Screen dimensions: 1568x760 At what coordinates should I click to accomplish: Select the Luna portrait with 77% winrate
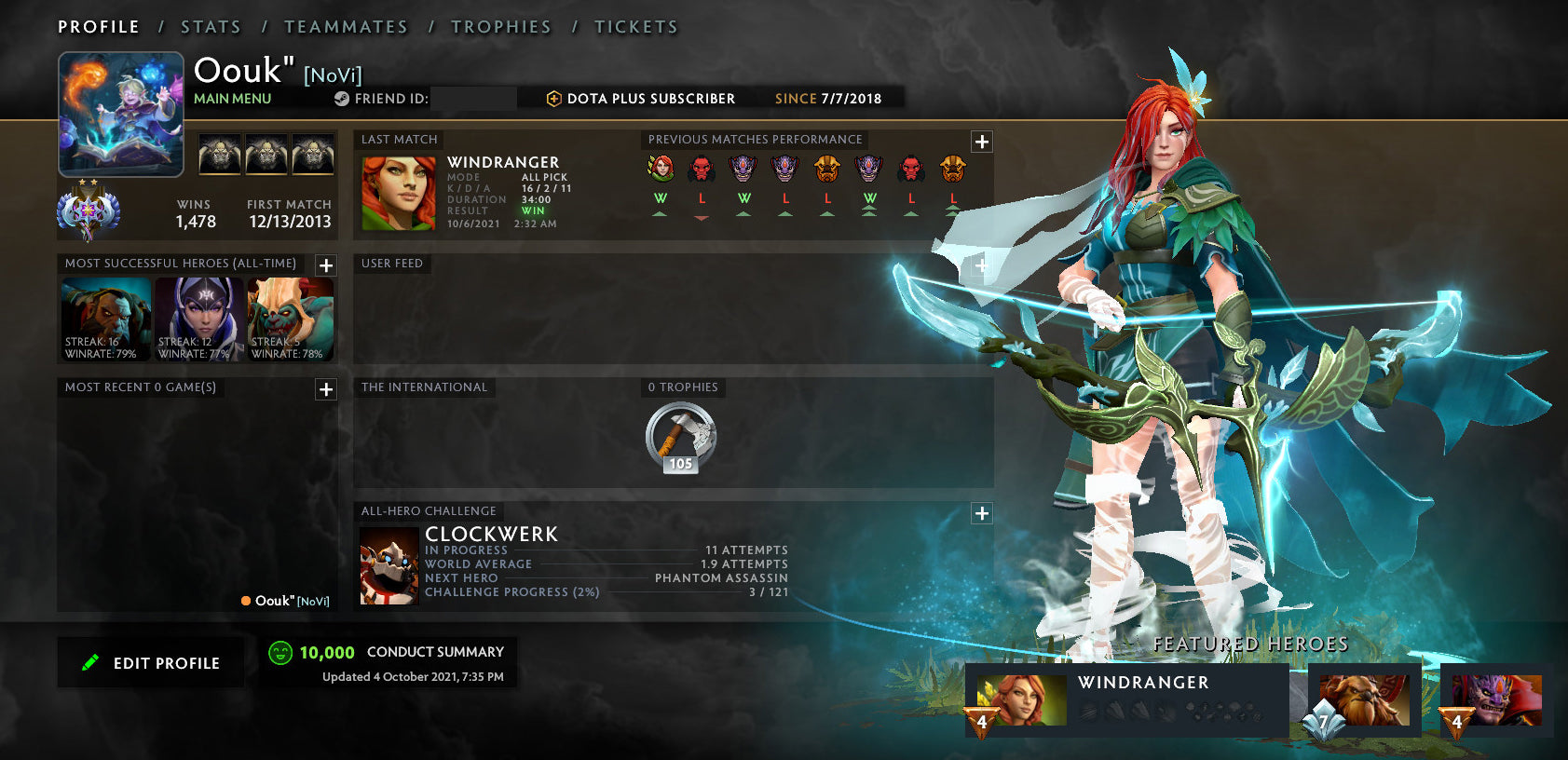(198, 317)
